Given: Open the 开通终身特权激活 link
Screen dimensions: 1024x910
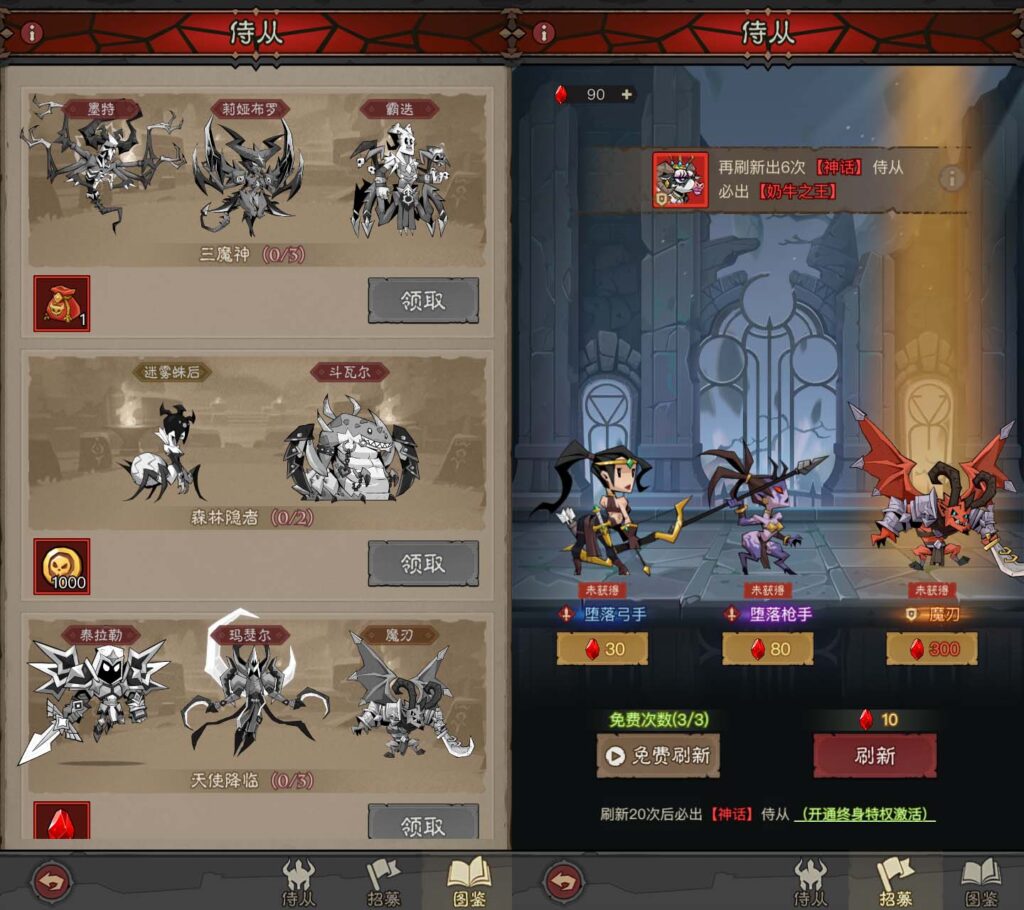Looking at the screenshot, I should click(x=865, y=815).
